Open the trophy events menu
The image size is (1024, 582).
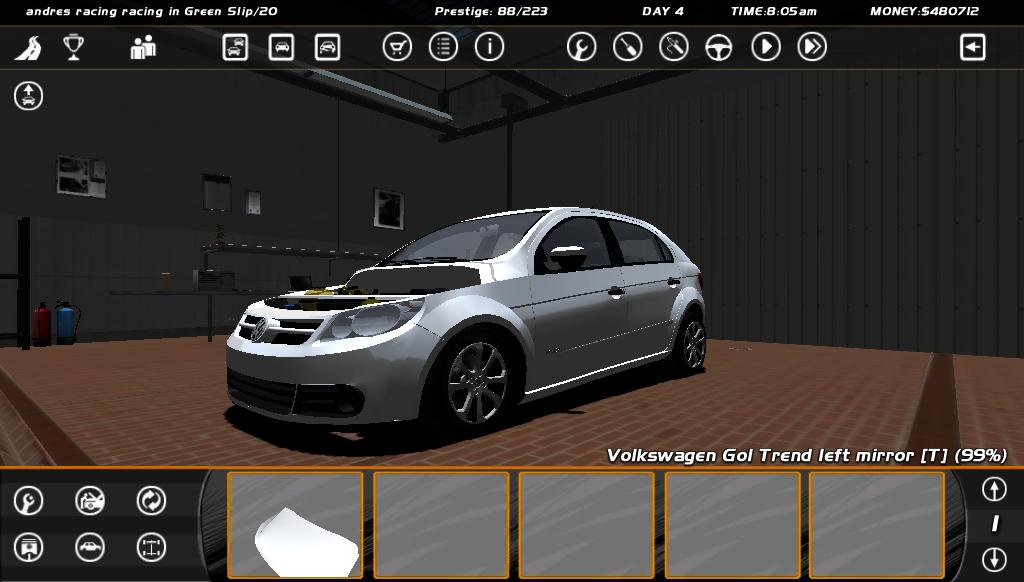(73, 47)
